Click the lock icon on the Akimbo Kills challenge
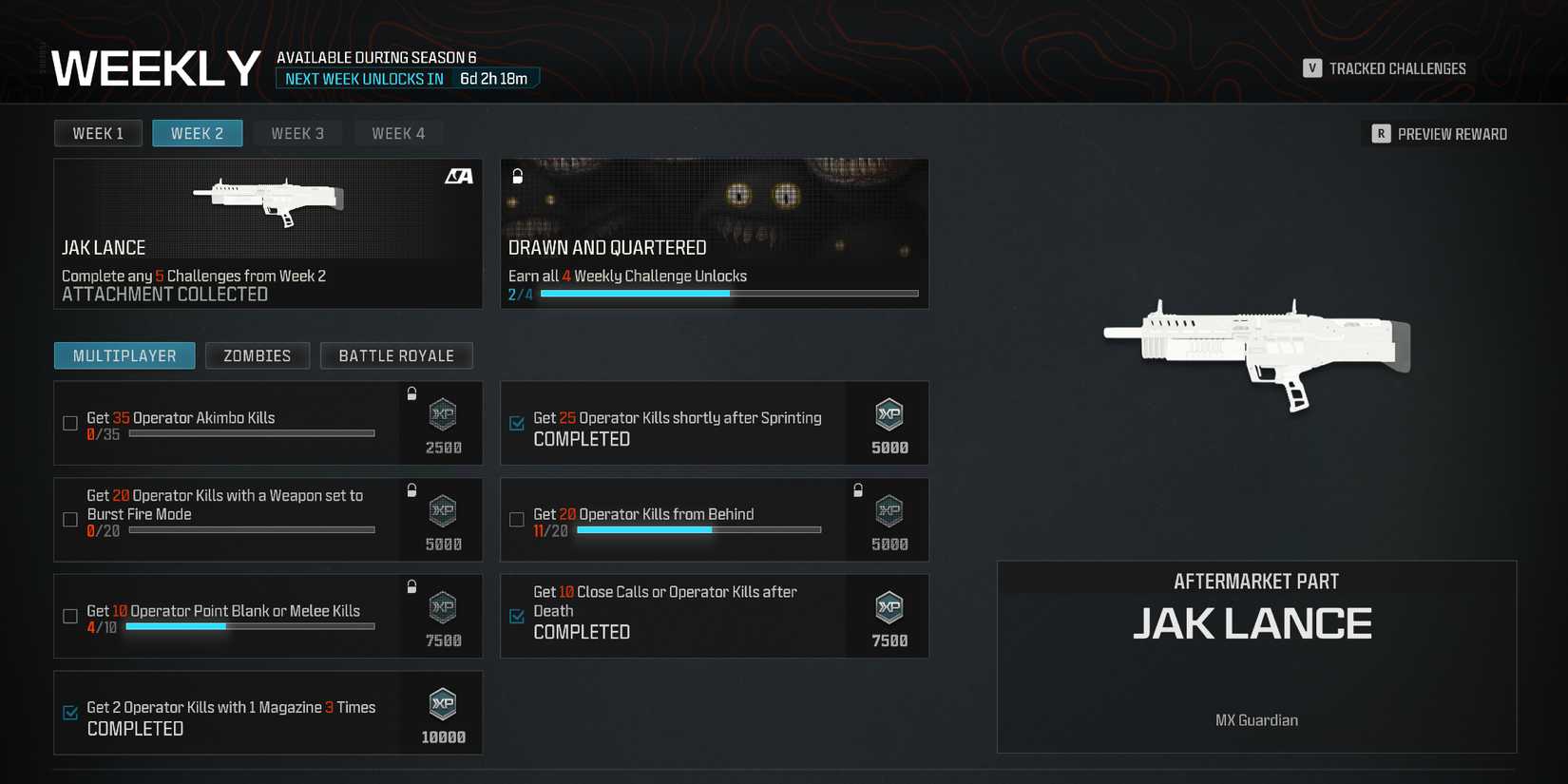Viewport: 1568px width, 784px height. (411, 392)
